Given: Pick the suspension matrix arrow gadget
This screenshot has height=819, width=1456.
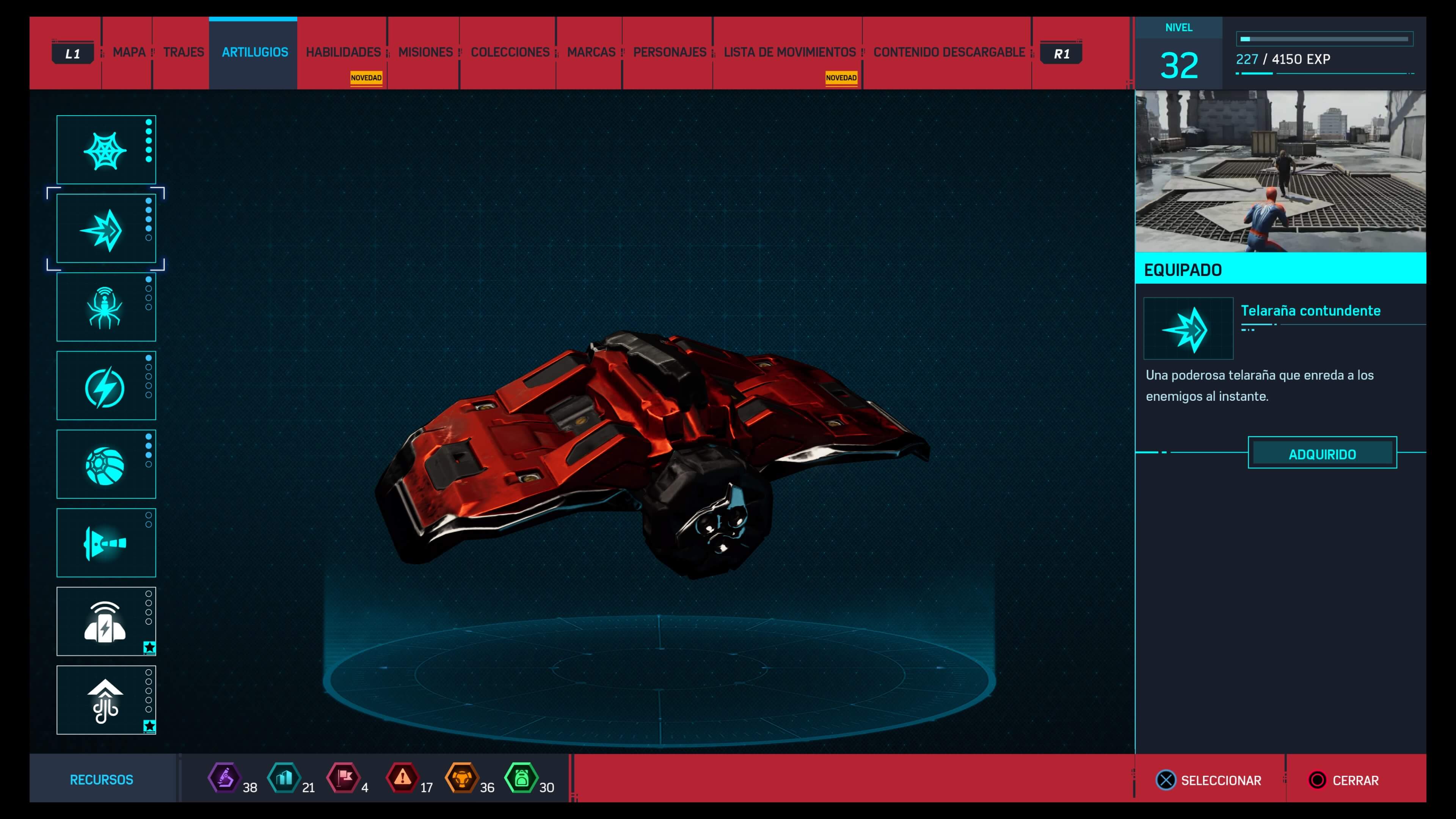Looking at the screenshot, I should (x=106, y=700).
